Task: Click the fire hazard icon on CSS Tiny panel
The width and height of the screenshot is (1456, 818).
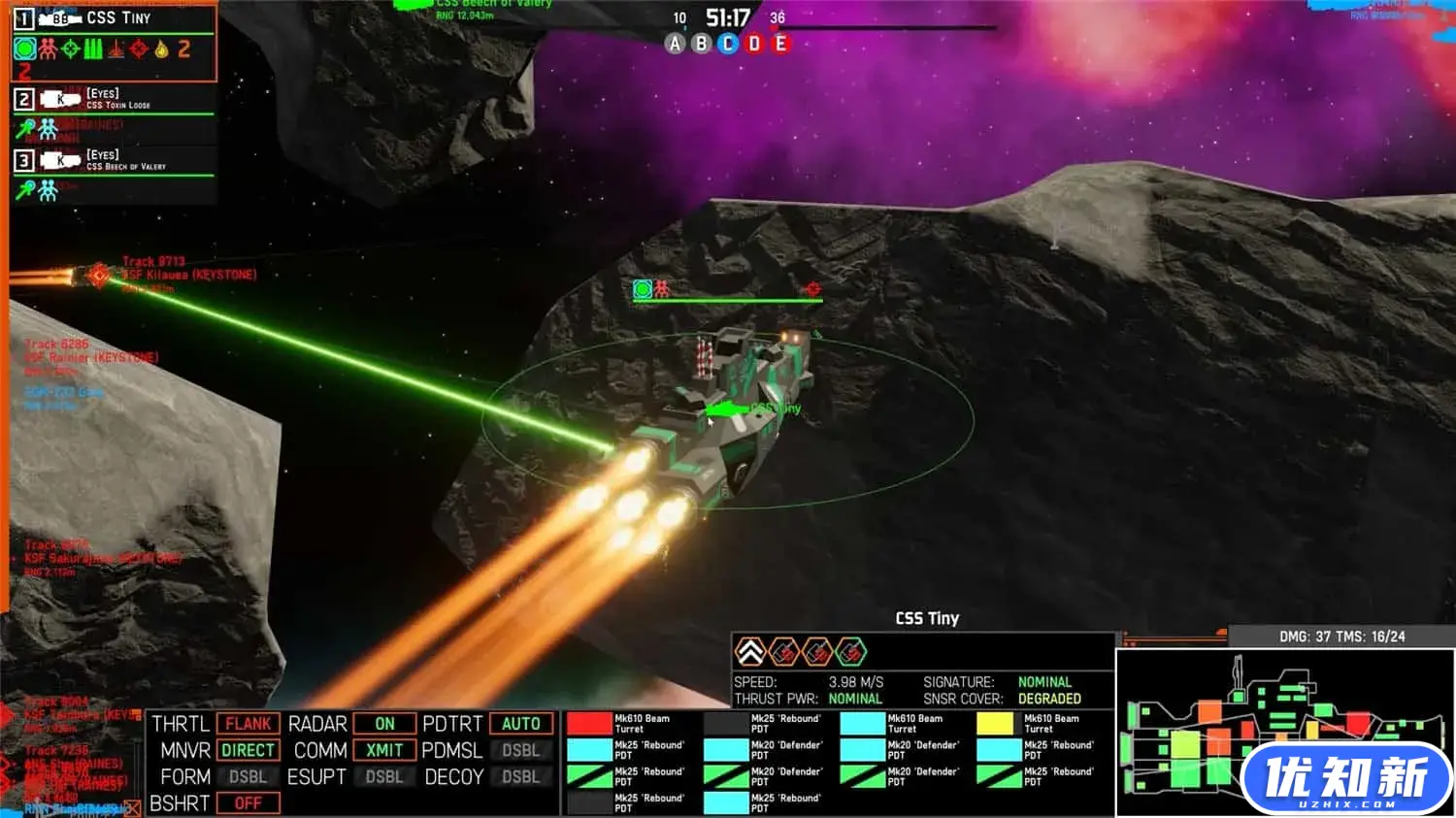Action: (x=164, y=47)
